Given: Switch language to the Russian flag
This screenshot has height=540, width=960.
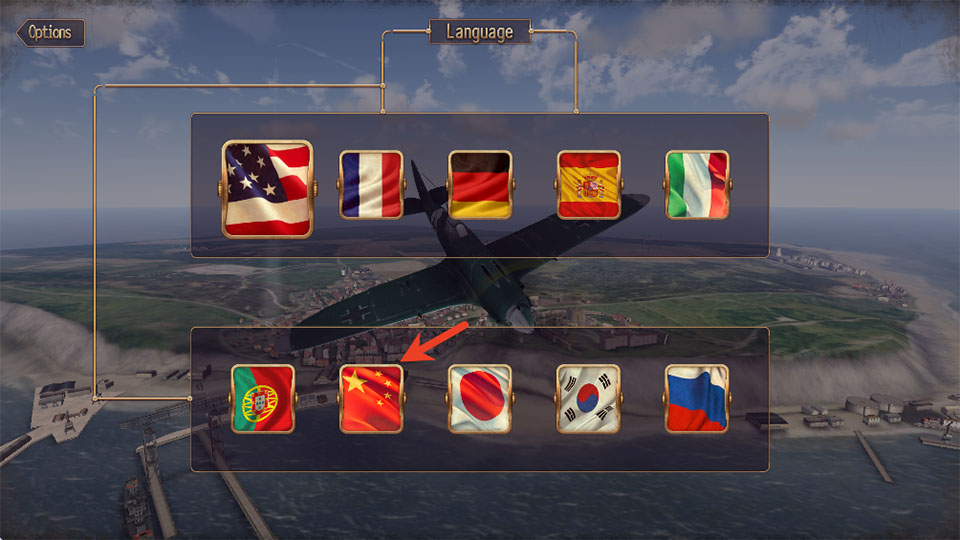Looking at the screenshot, I should click(x=697, y=398).
